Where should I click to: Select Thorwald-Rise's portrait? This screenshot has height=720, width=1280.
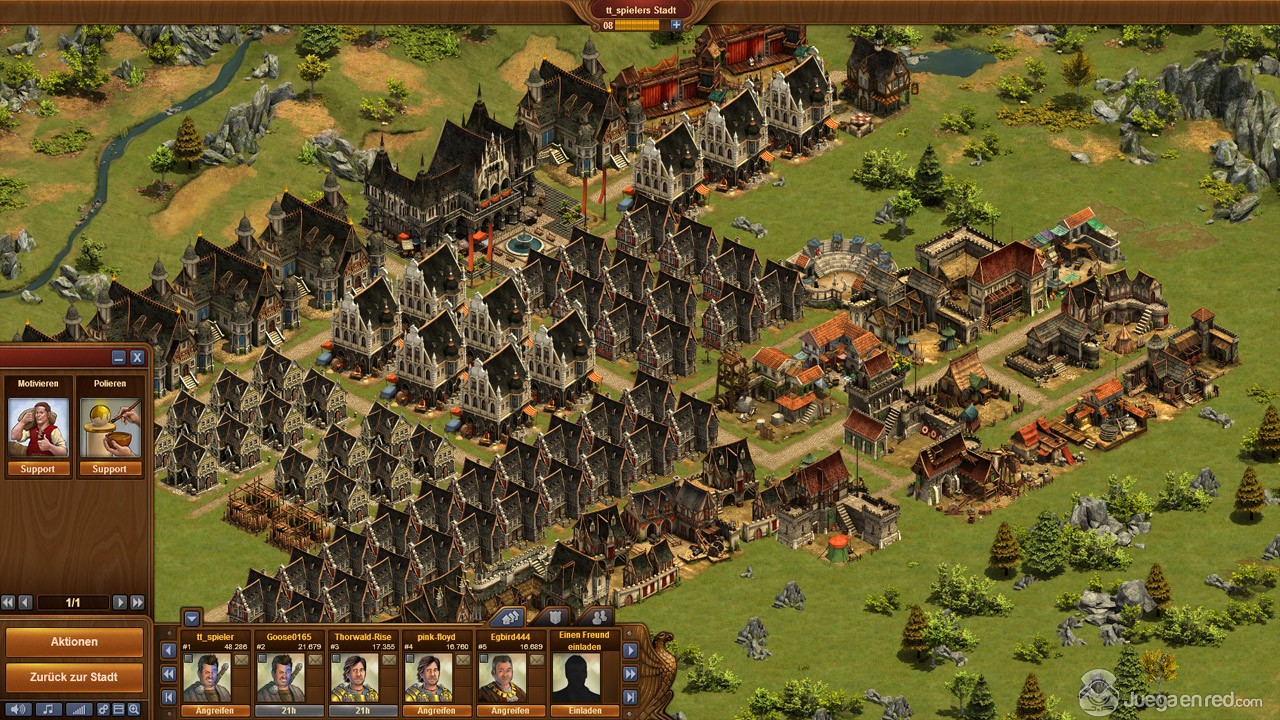(x=355, y=679)
